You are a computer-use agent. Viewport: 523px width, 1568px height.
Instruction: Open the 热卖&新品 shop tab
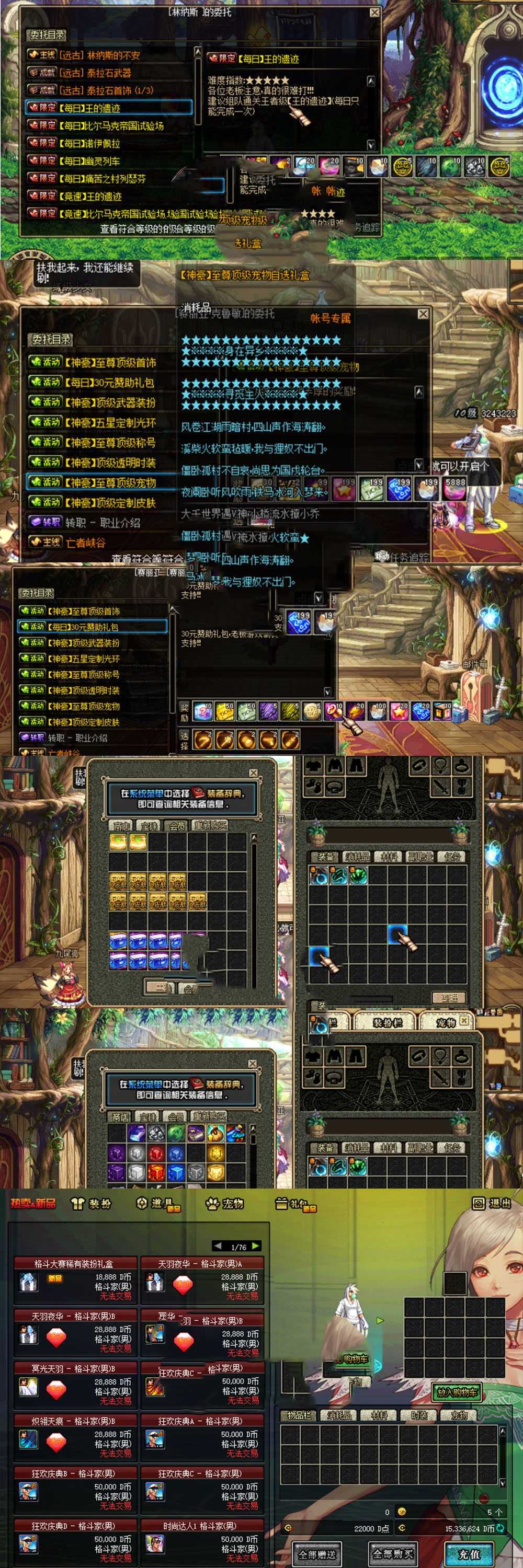point(33,1203)
